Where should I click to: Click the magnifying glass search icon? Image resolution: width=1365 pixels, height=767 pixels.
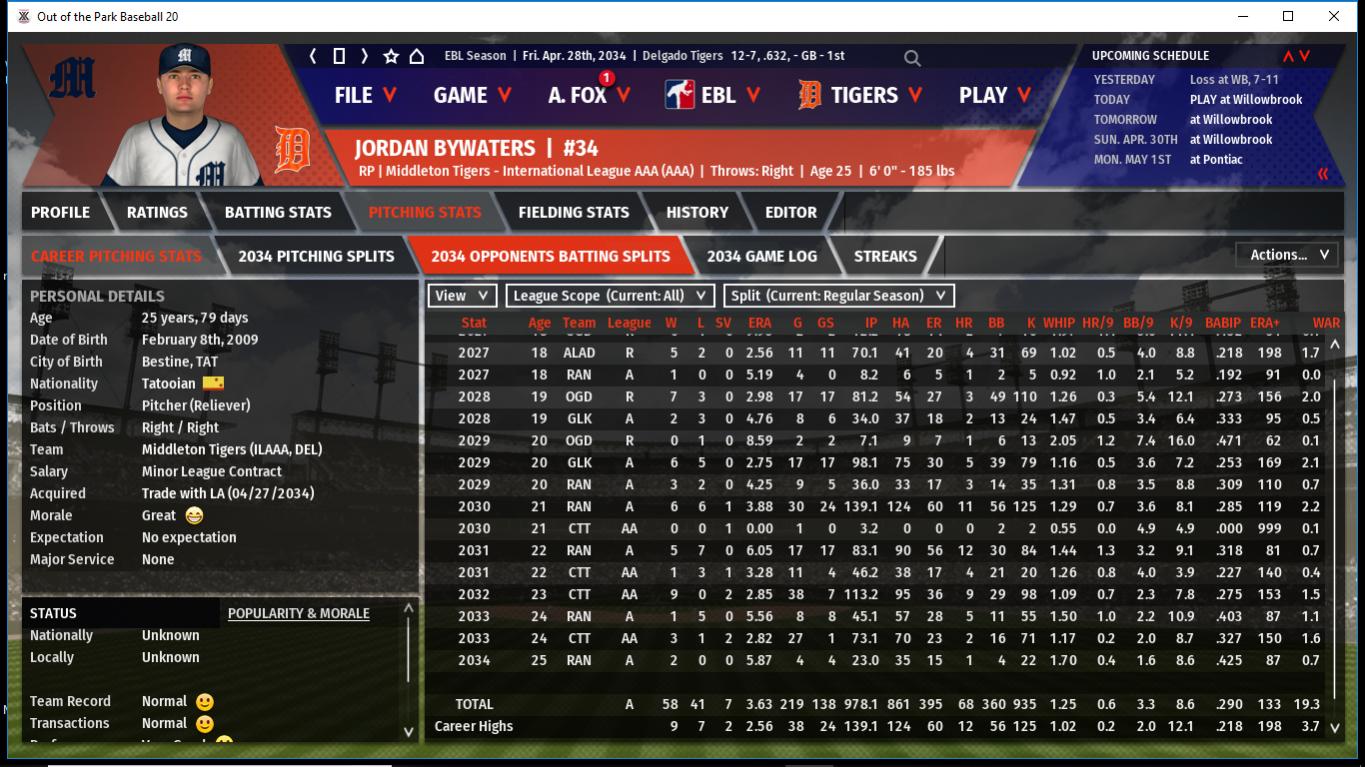click(912, 58)
